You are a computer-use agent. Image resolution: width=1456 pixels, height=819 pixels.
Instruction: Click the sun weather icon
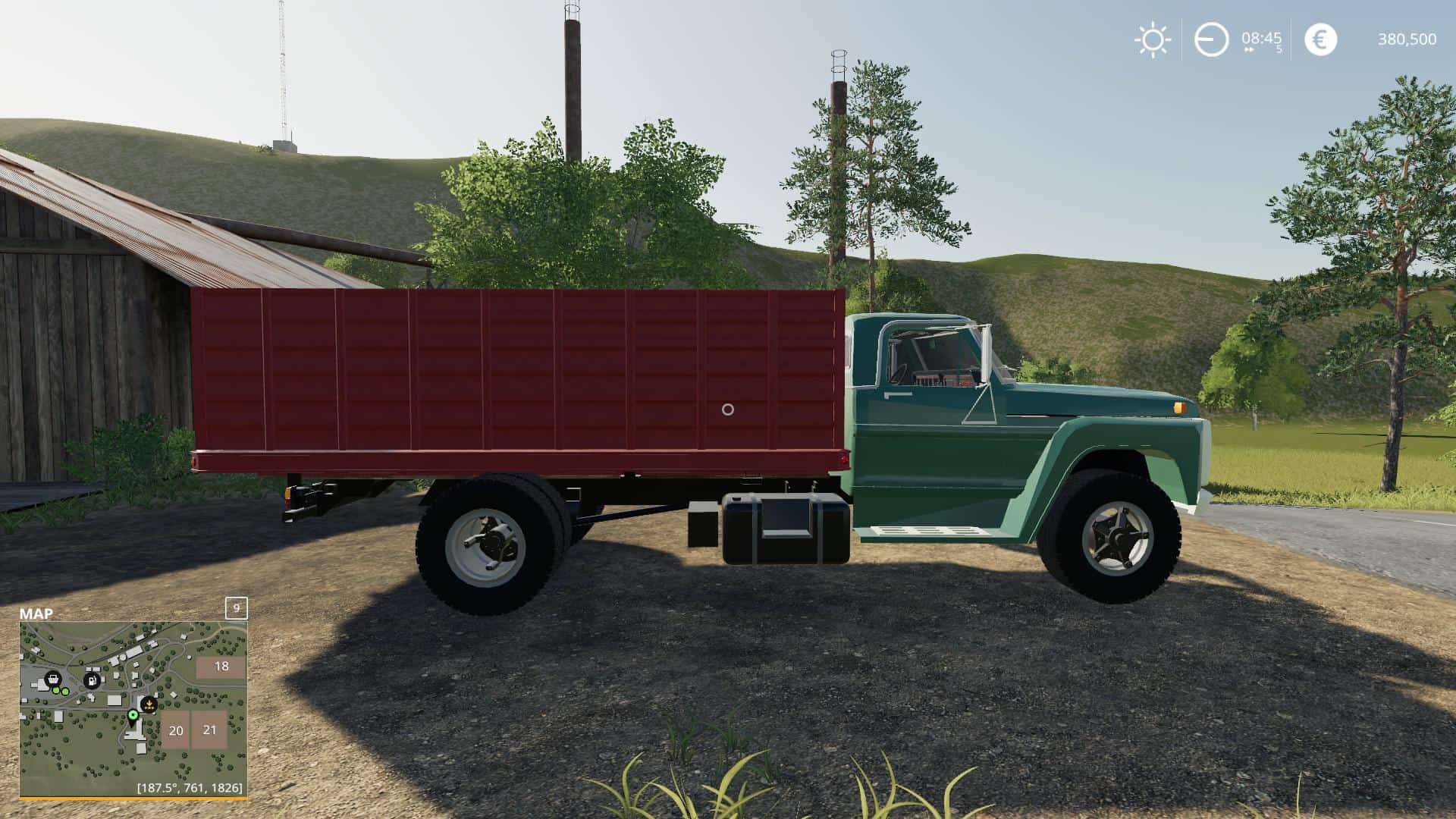click(1152, 39)
